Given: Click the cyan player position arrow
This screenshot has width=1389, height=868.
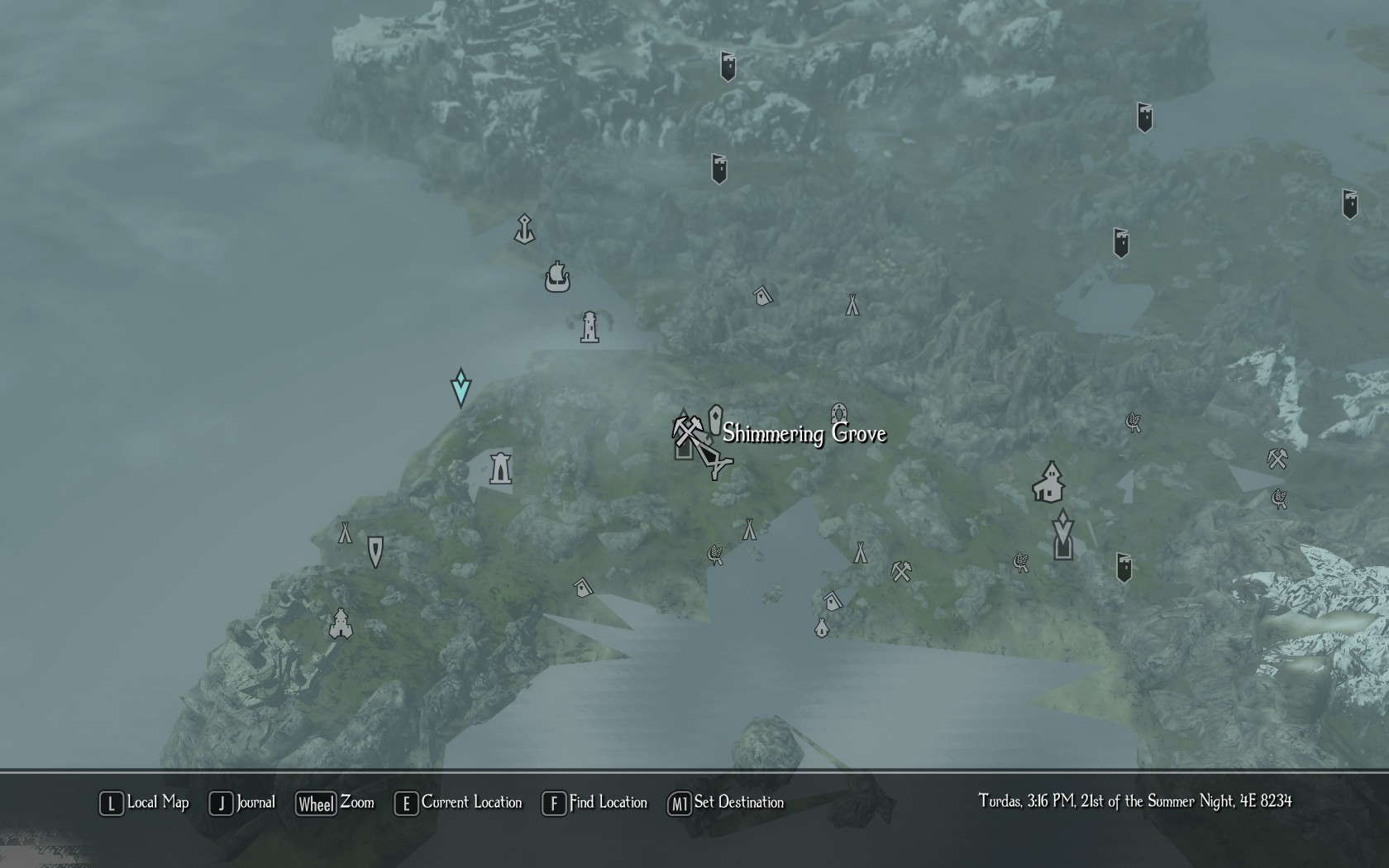Looking at the screenshot, I should pyautogui.click(x=461, y=388).
